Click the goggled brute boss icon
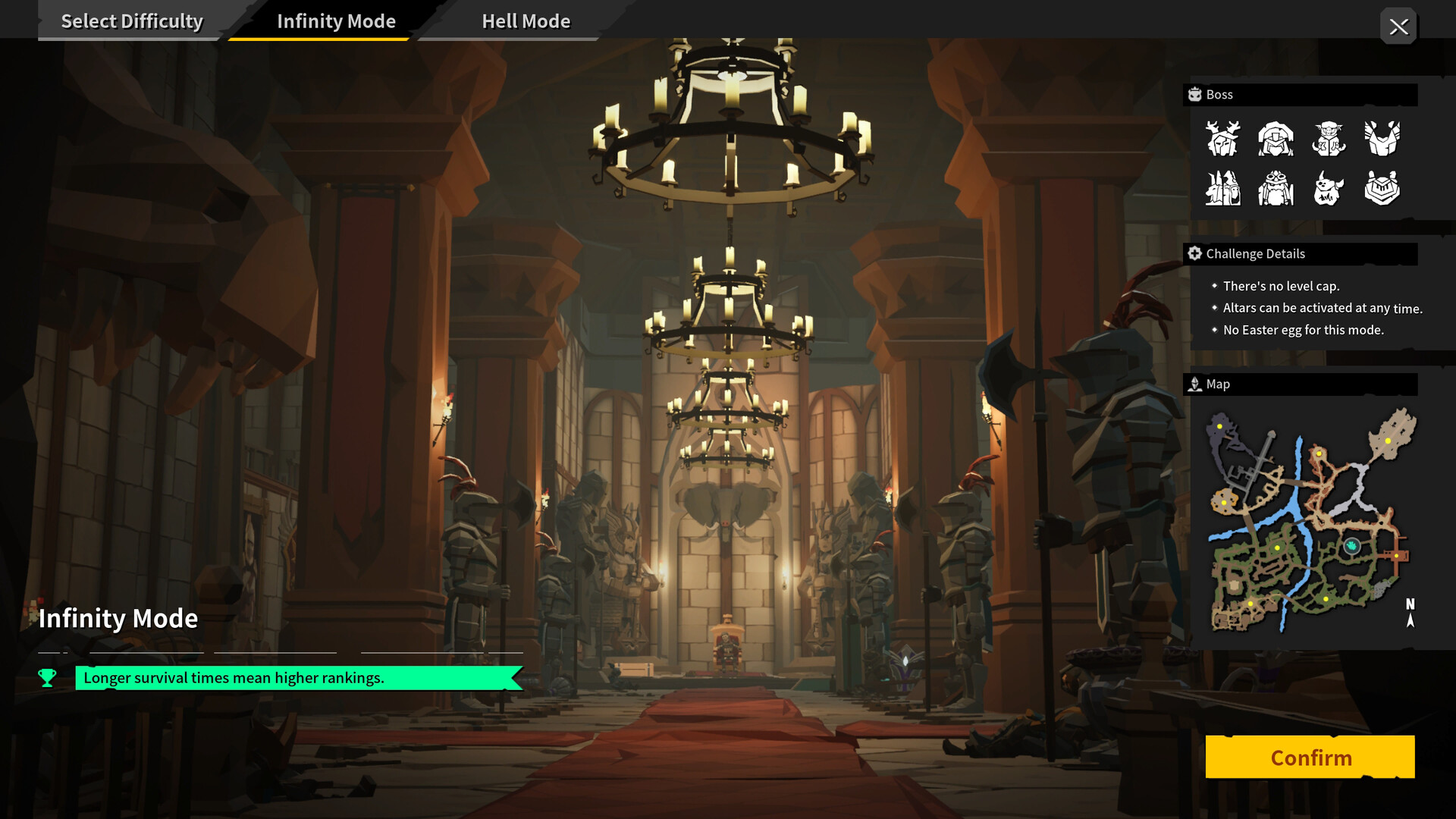Screen dimensions: 1456x819 [x=1275, y=188]
